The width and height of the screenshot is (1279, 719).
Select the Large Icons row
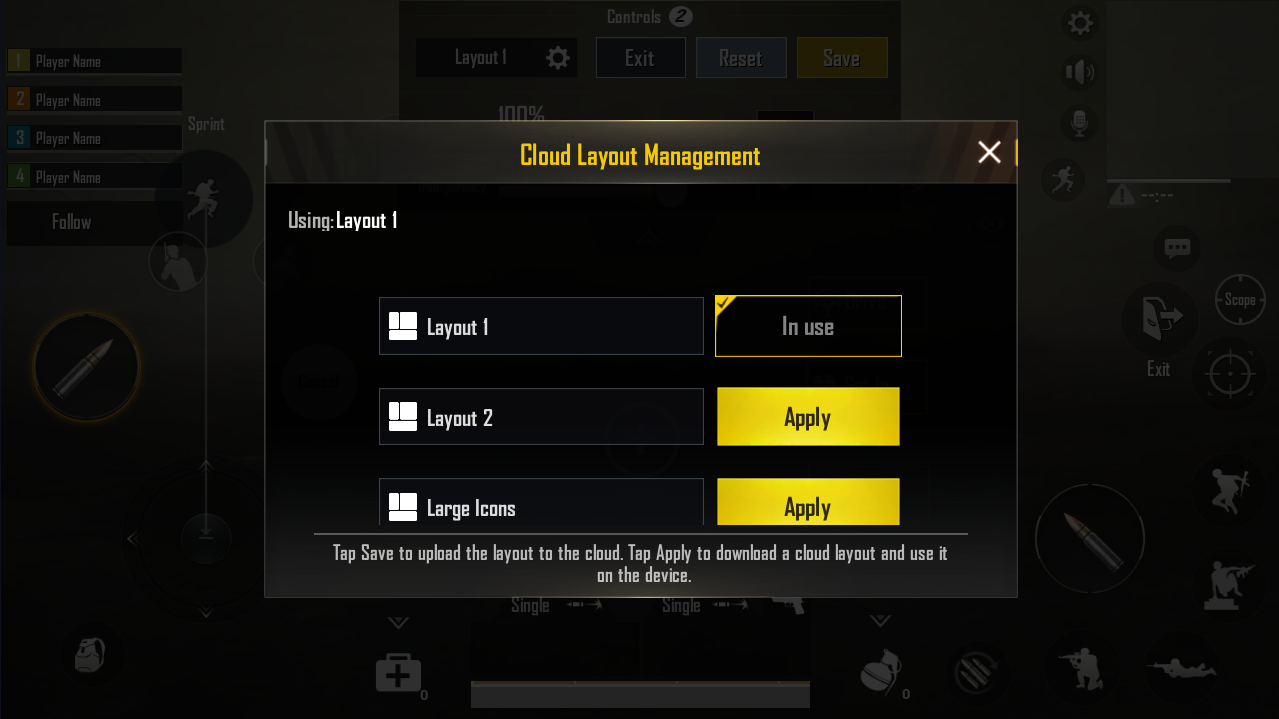[x=541, y=503]
